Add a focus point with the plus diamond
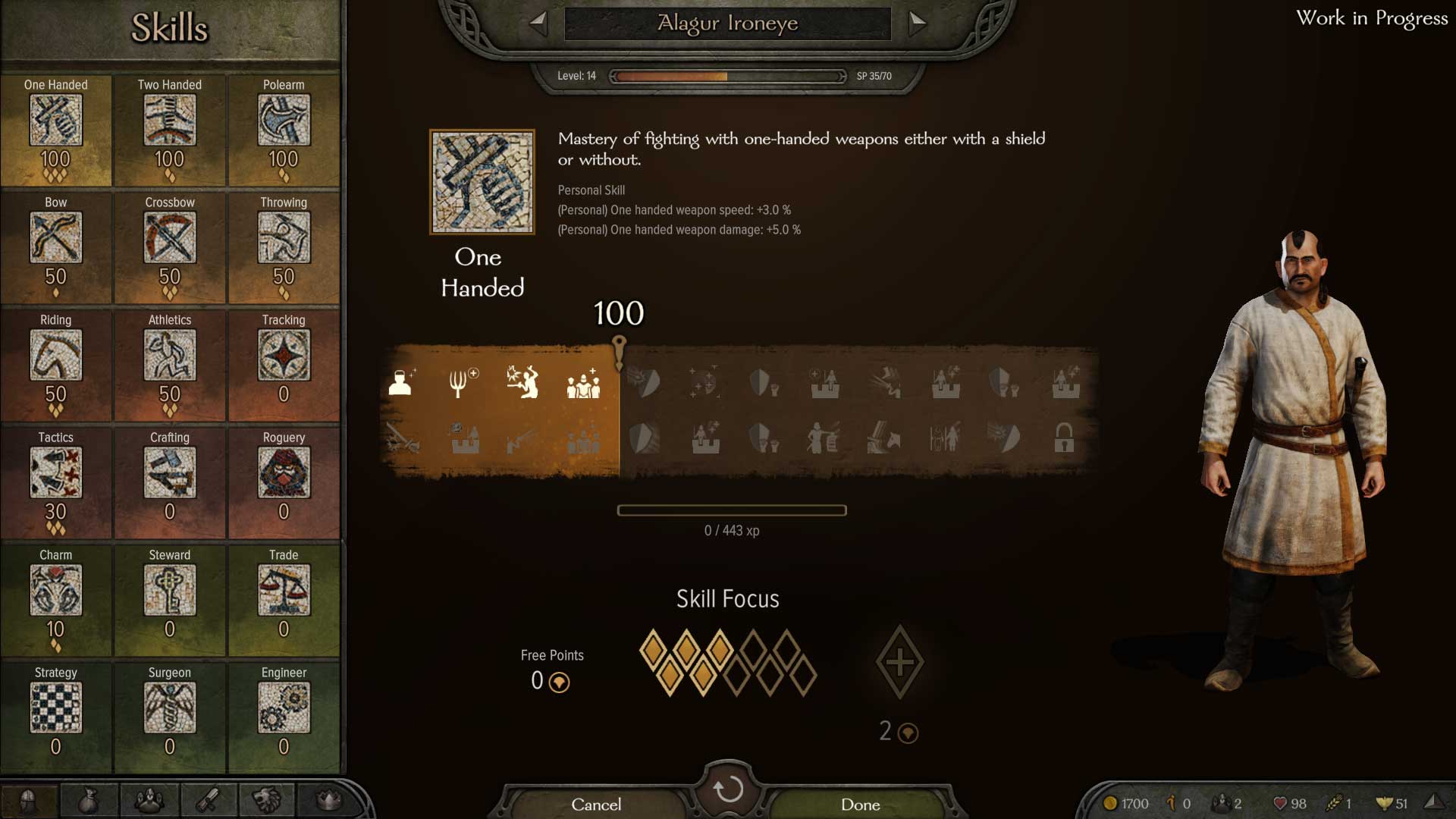This screenshot has height=819, width=1456. (899, 662)
